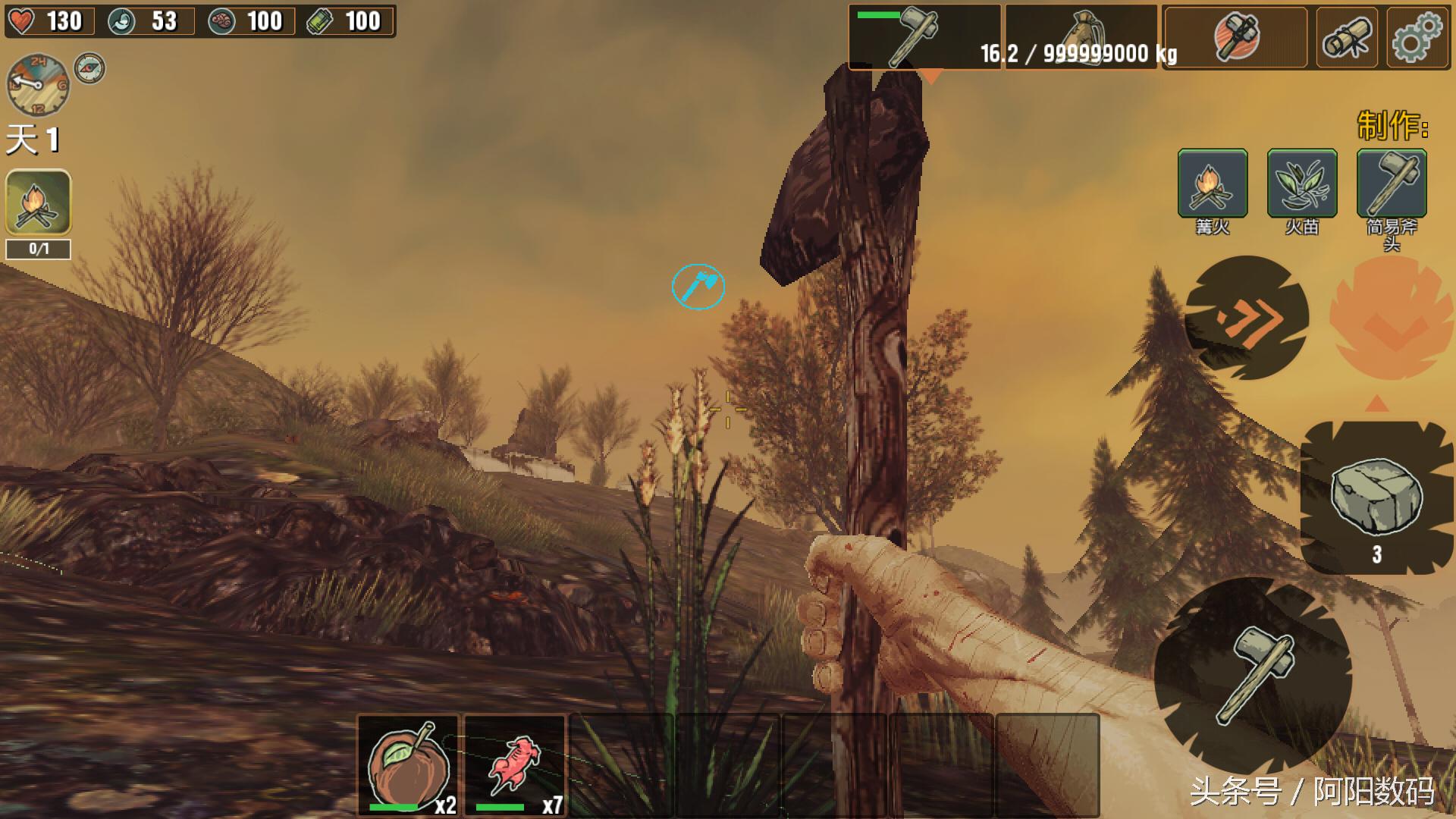Screen dimensions: 1456x819
Task: Craft the 篝火 campfire
Action: click(x=1212, y=184)
